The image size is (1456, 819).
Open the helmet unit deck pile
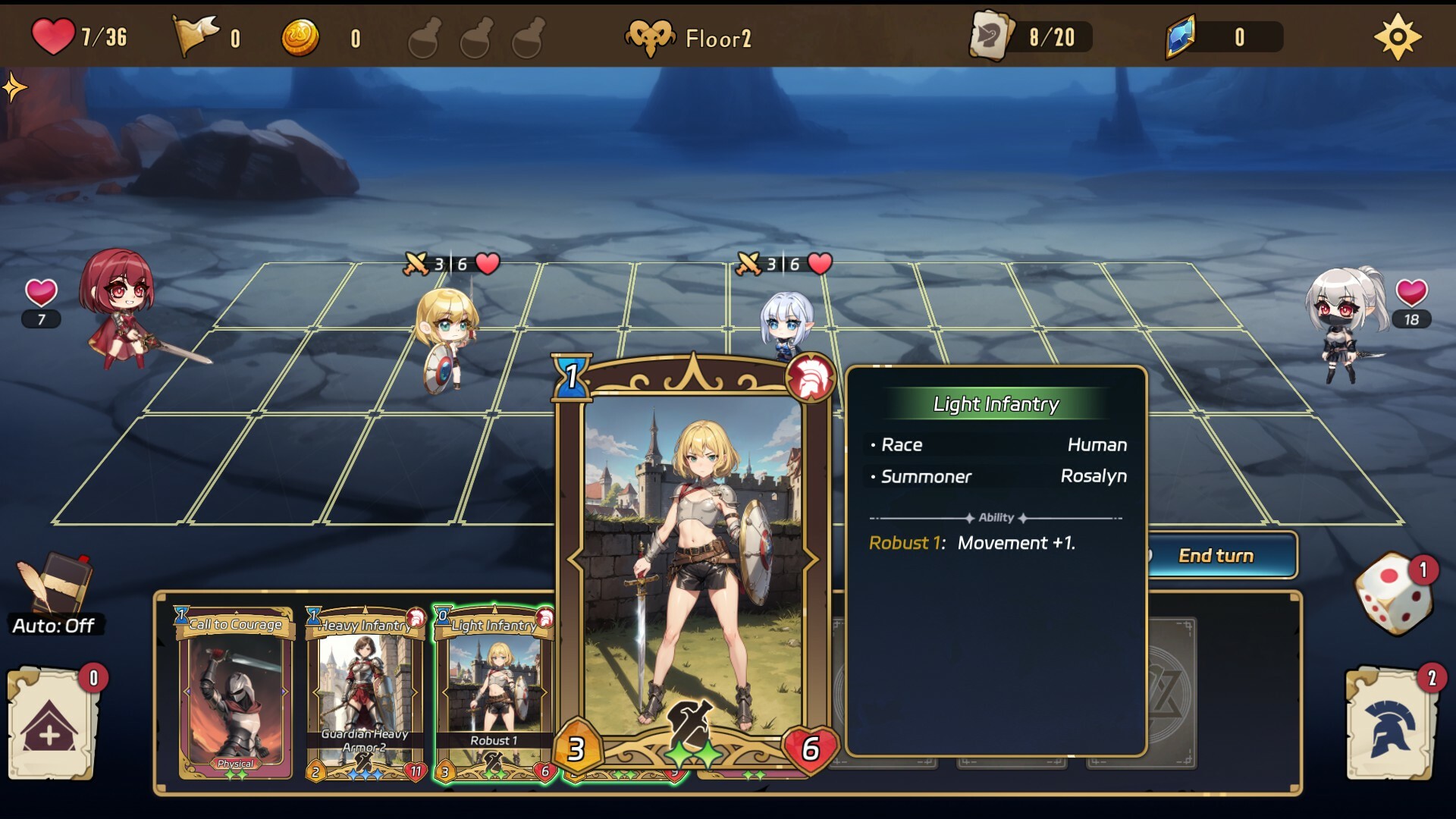[1391, 724]
